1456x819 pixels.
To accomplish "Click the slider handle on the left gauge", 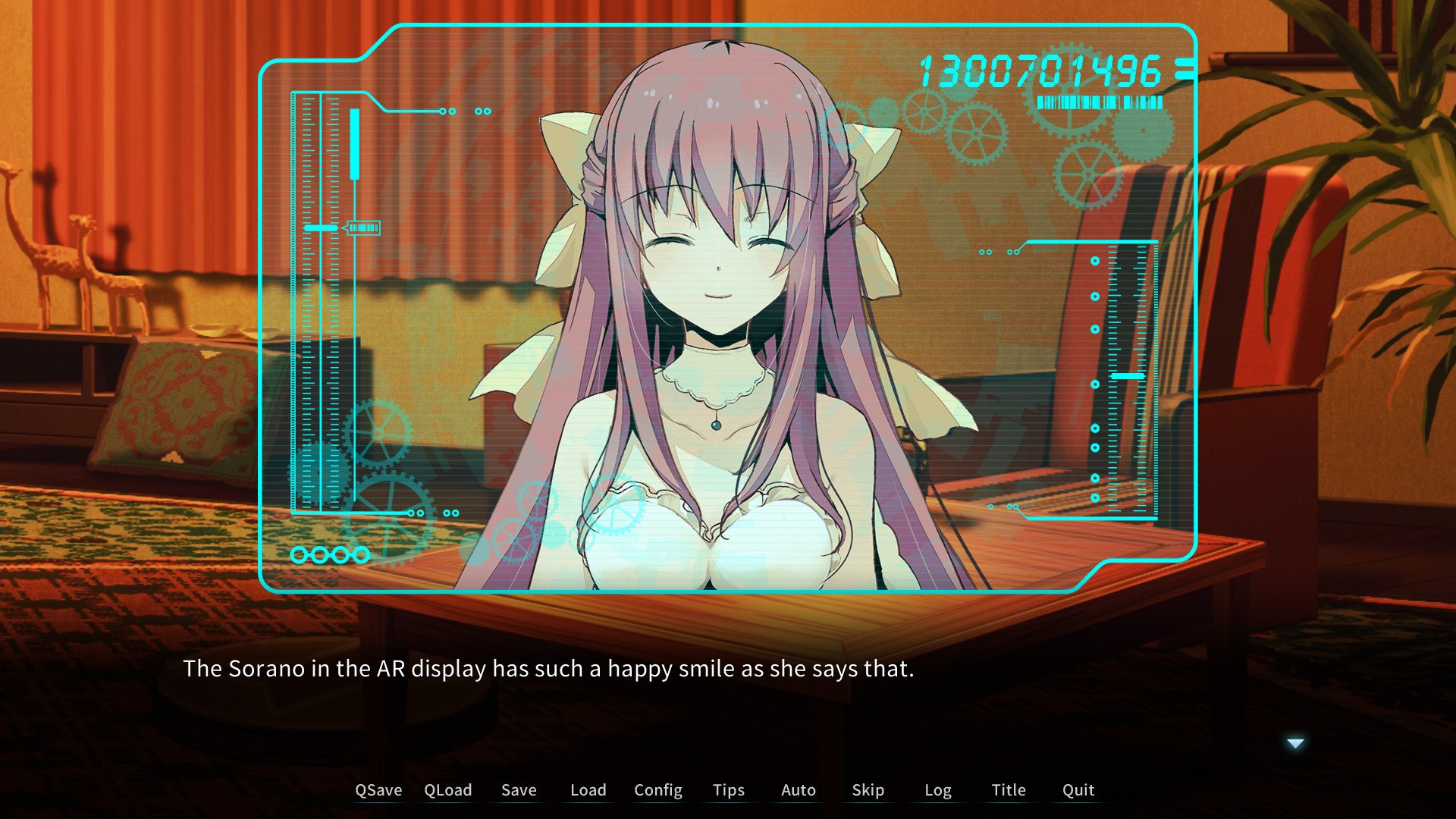I will pos(320,227).
